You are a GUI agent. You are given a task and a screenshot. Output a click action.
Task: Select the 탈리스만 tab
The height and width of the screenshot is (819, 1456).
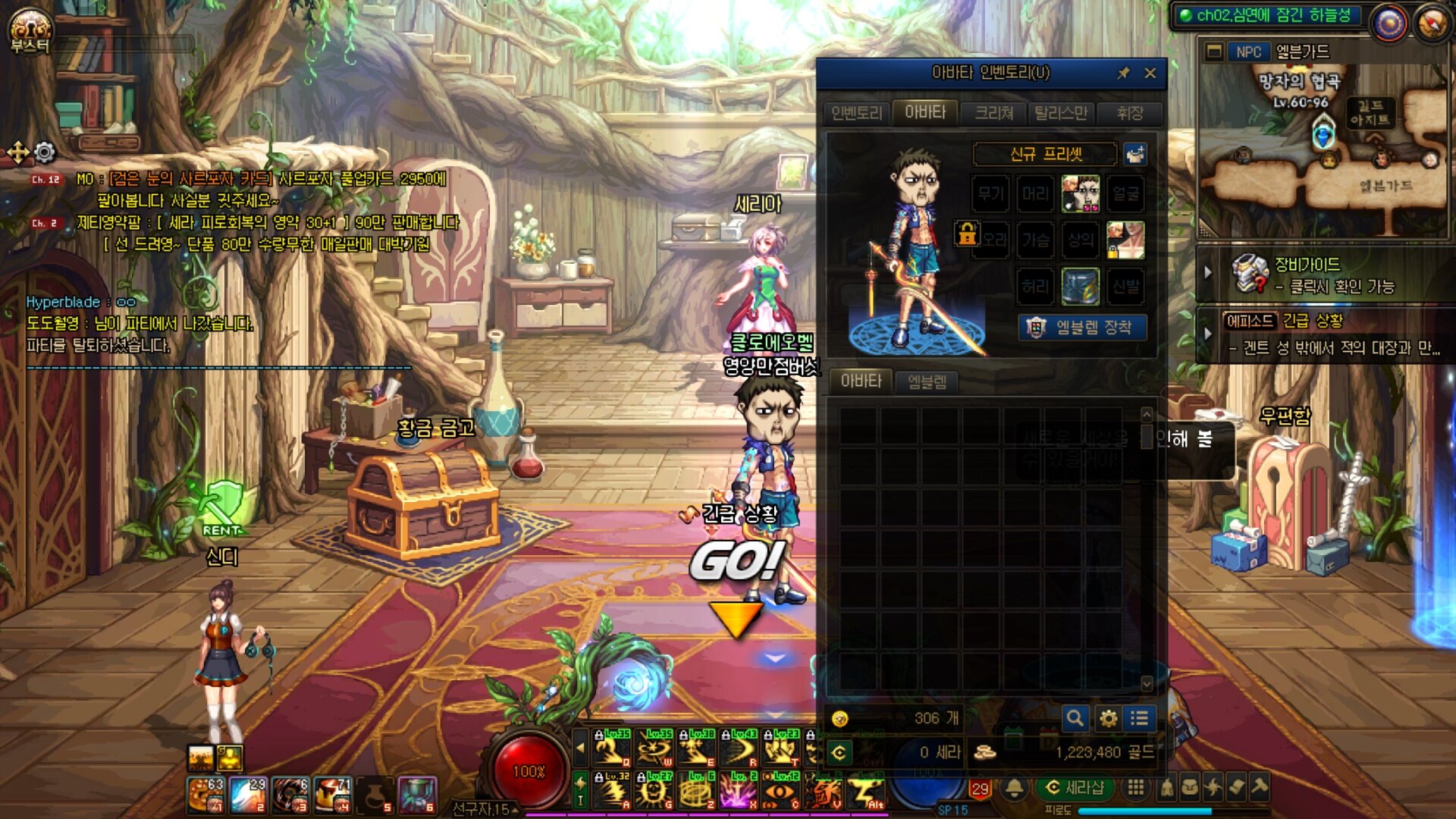[x=1060, y=113]
